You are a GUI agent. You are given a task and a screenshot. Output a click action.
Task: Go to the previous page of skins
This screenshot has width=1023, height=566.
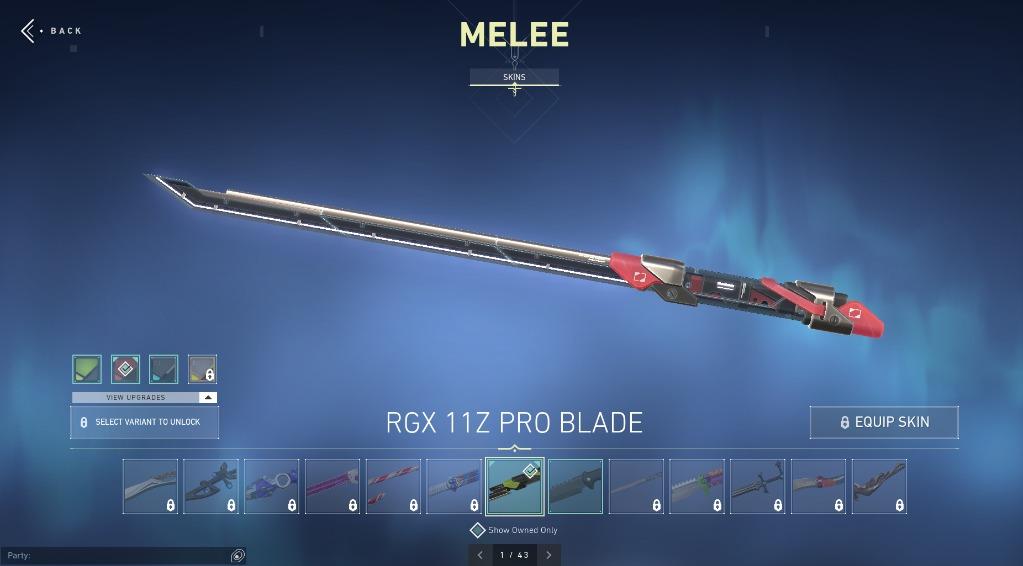point(480,555)
